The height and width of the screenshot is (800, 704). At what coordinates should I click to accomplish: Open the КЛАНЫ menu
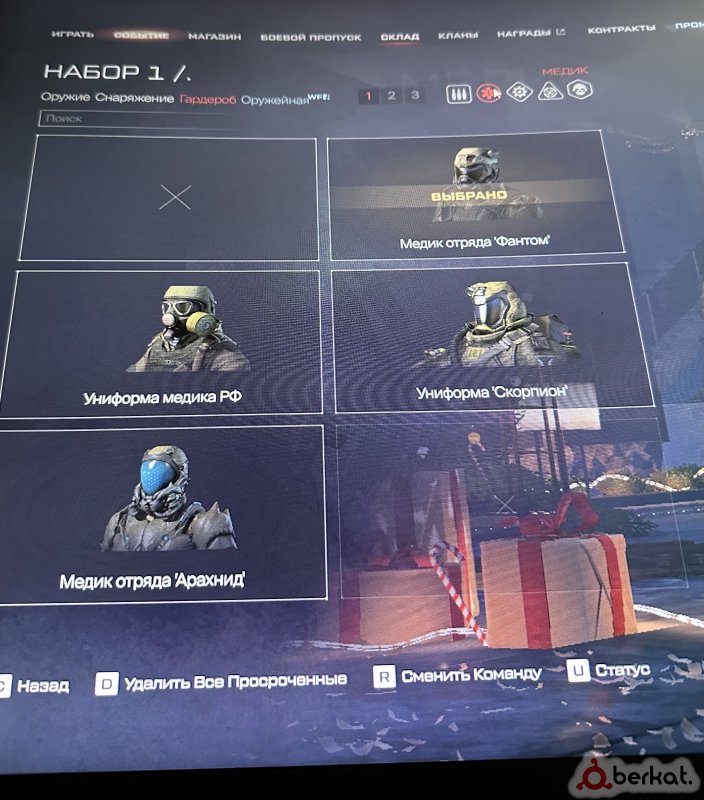[457, 36]
